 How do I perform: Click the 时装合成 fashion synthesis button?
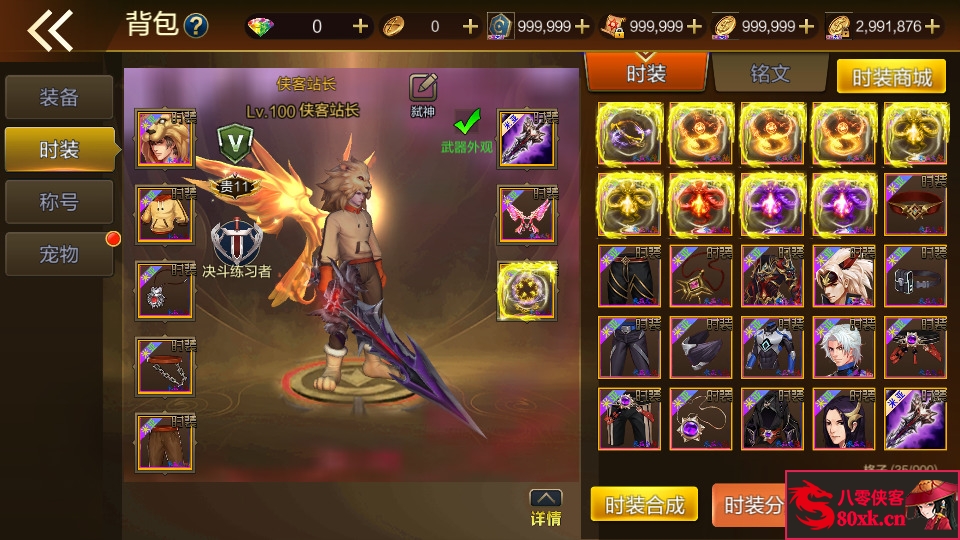coord(645,505)
